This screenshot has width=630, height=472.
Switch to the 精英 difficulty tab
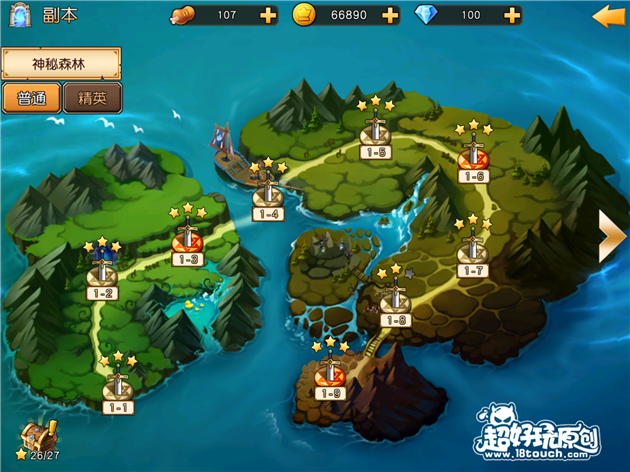click(92, 98)
